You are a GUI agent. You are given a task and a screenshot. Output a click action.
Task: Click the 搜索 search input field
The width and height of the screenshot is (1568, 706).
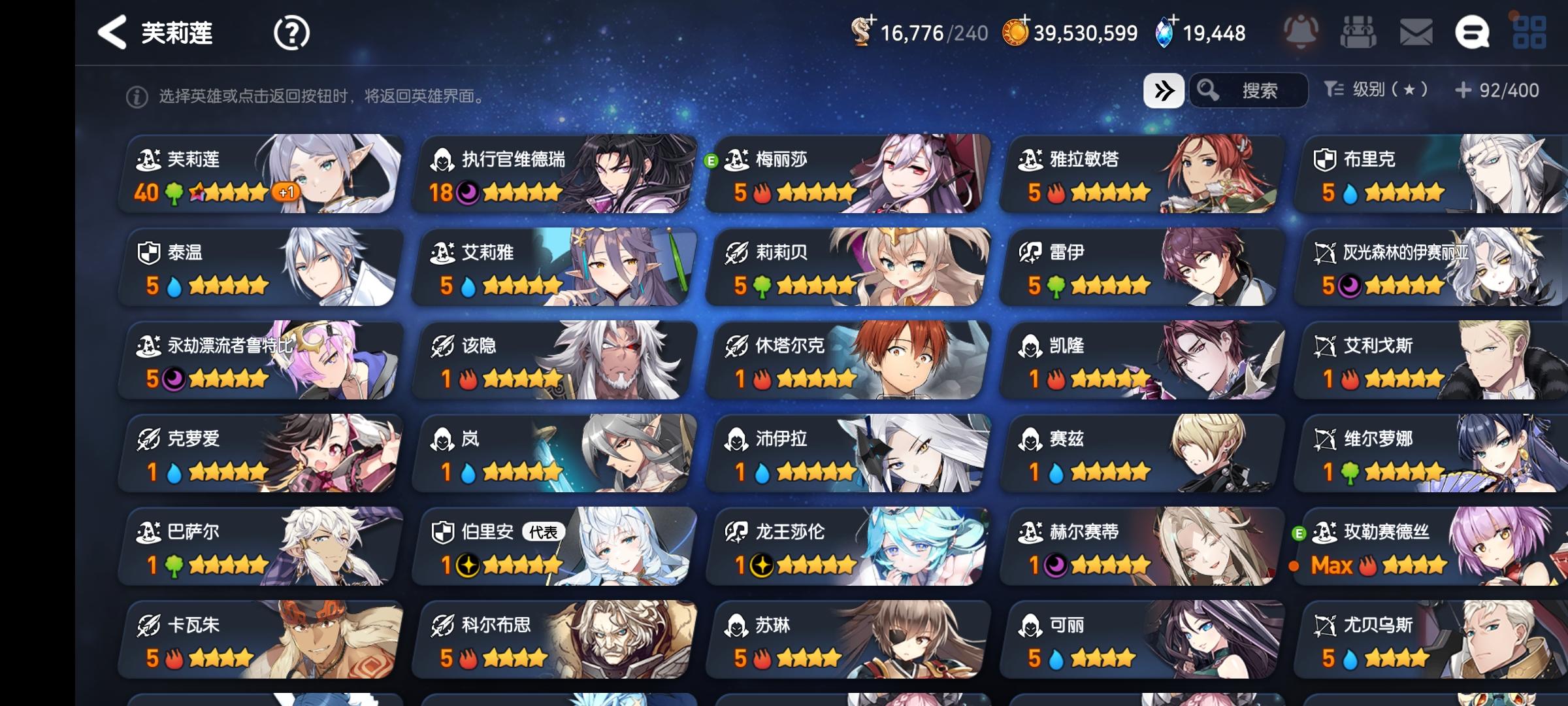pyautogui.click(x=1261, y=92)
